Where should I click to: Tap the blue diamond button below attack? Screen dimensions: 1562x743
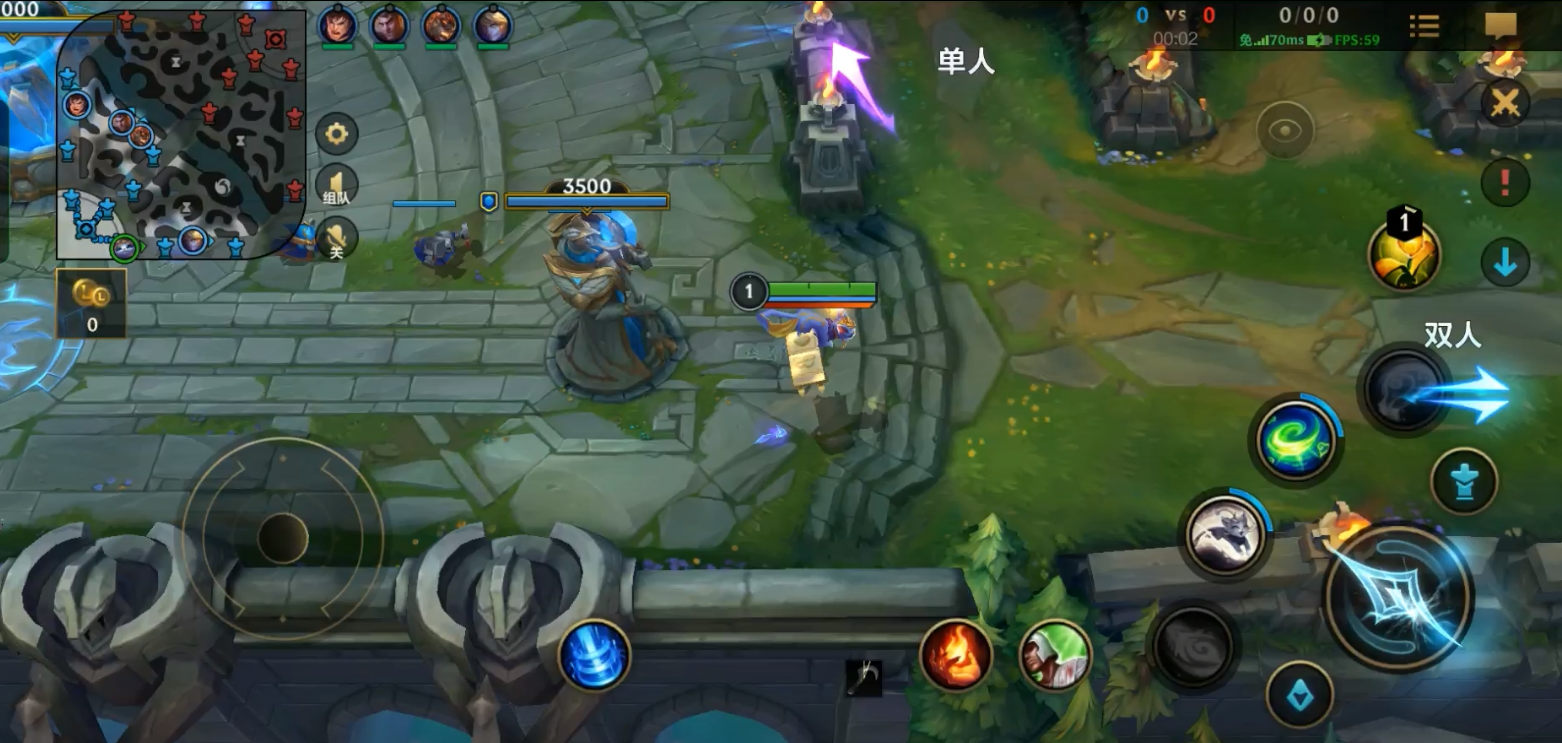pos(1299,695)
